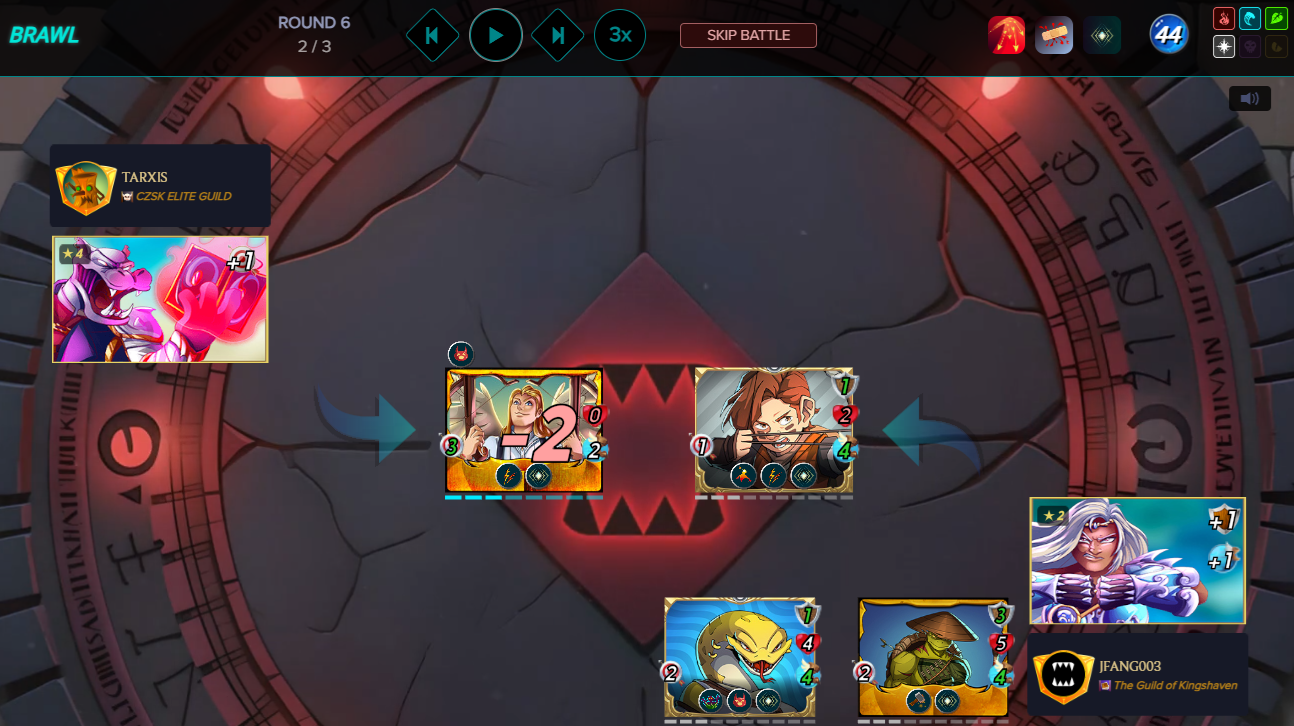Select the water splinter element icon

click(1250, 18)
